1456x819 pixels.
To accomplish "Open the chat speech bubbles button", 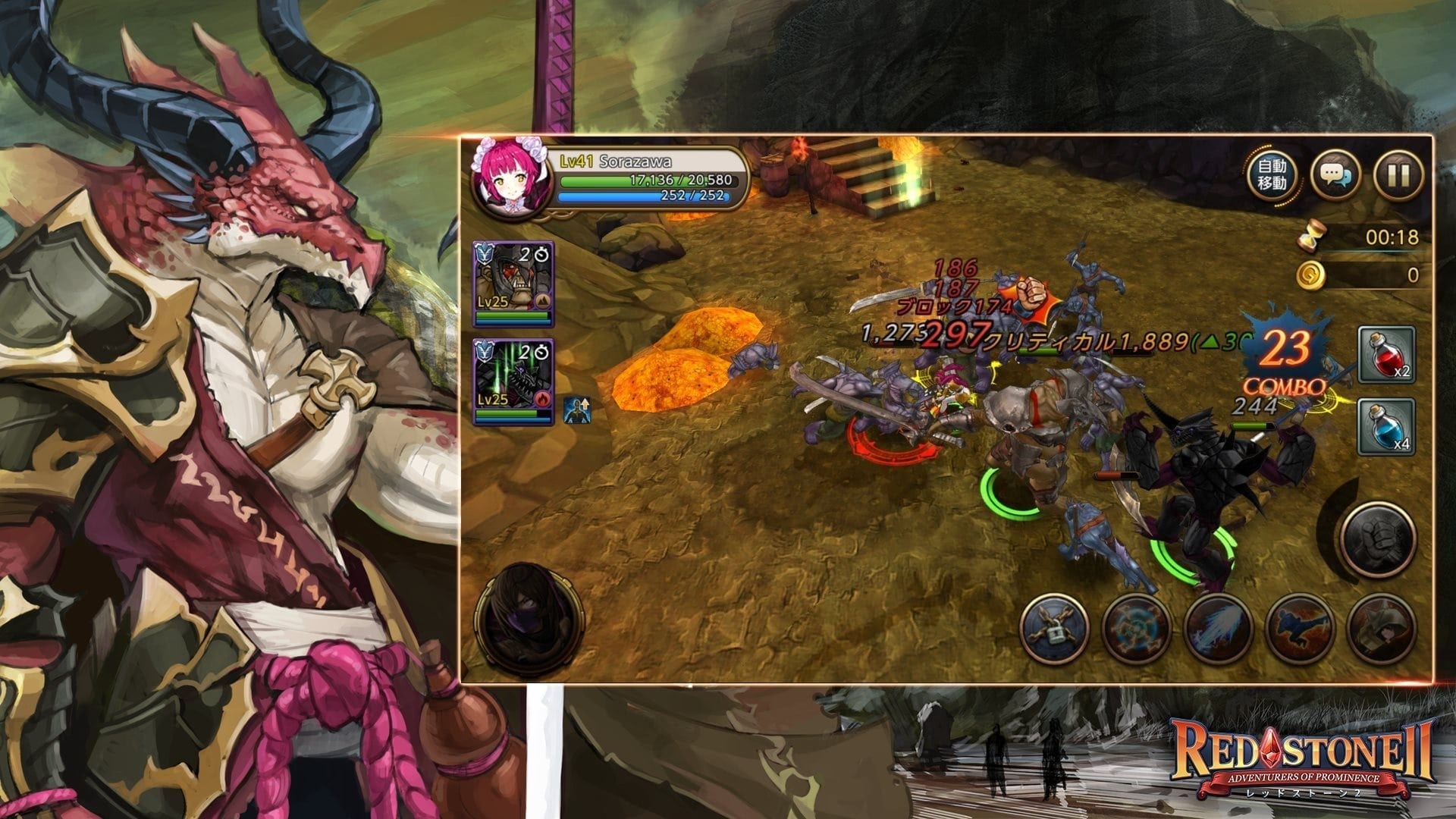I will 1335,175.
